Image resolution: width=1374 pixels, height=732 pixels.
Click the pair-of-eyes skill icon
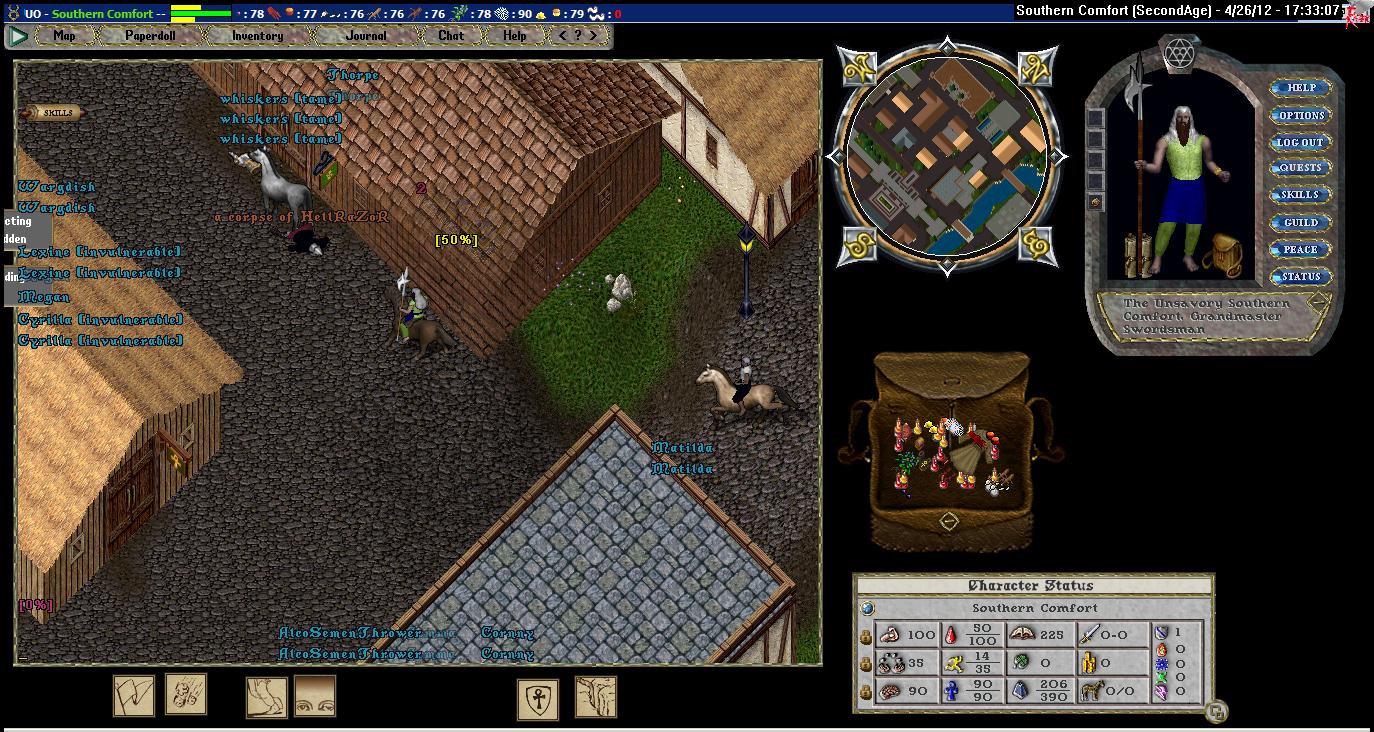[x=315, y=696]
